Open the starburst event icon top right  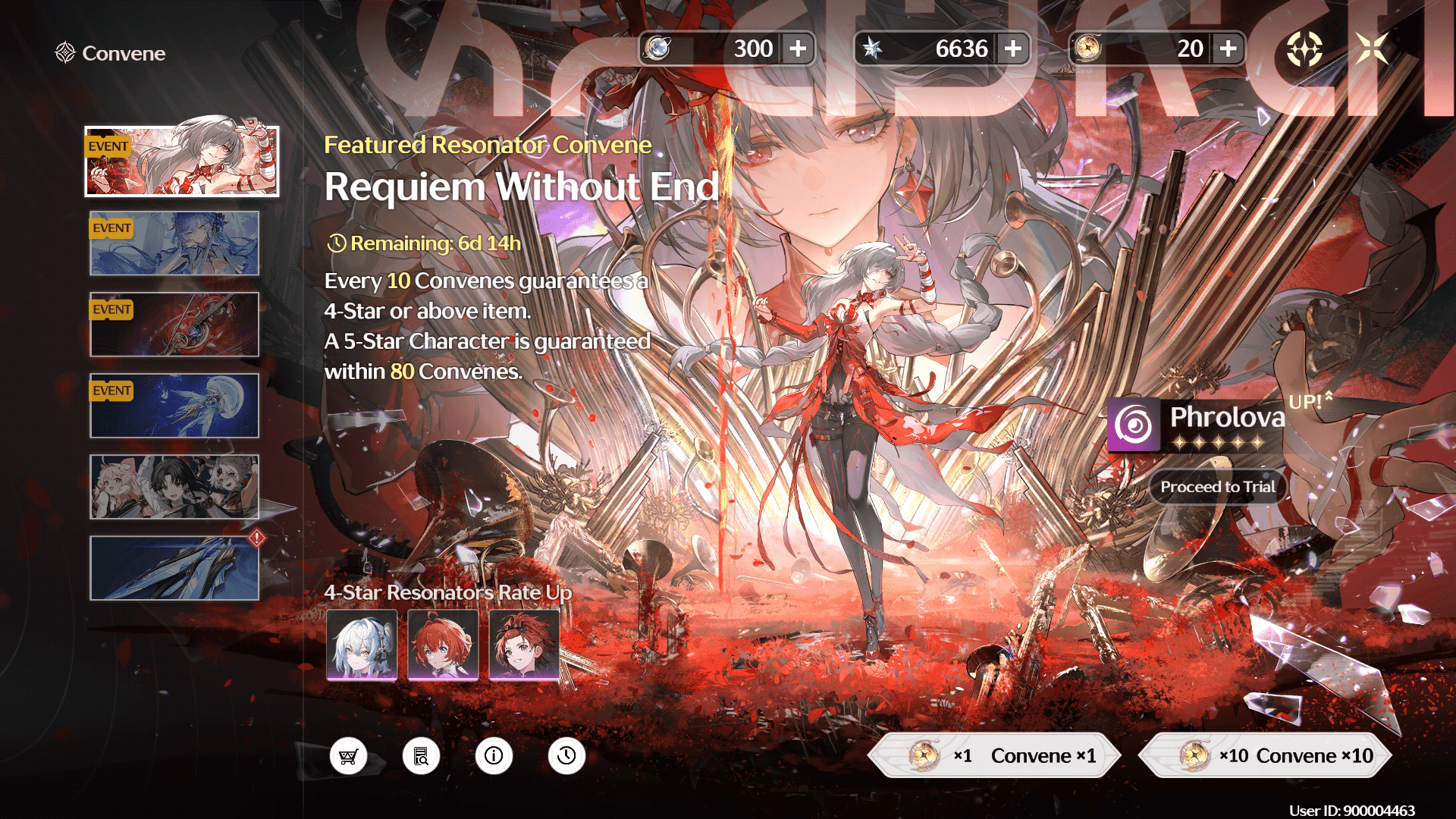coord(1305,49)
